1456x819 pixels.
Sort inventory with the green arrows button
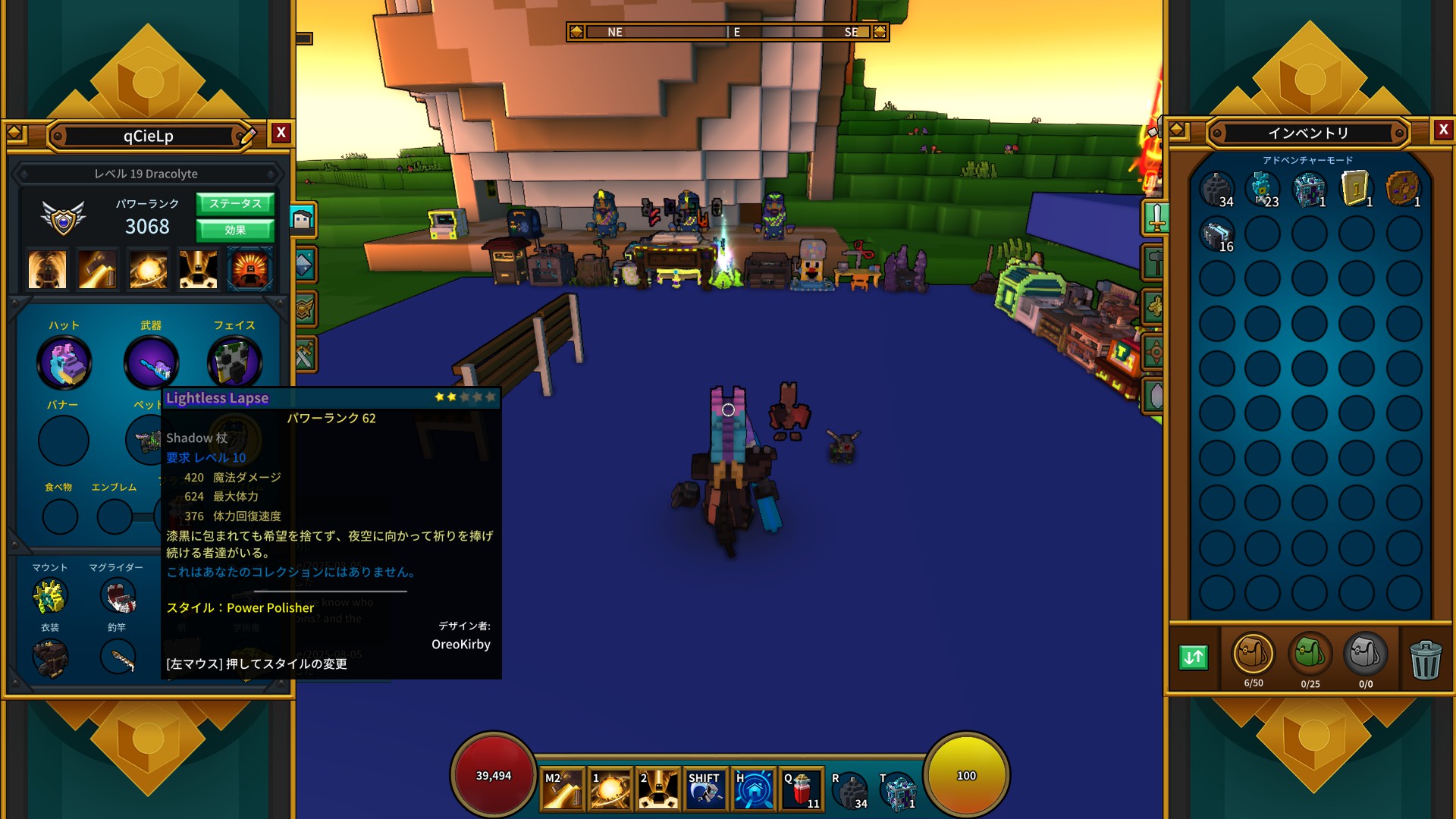click(x=1194, y=657)
